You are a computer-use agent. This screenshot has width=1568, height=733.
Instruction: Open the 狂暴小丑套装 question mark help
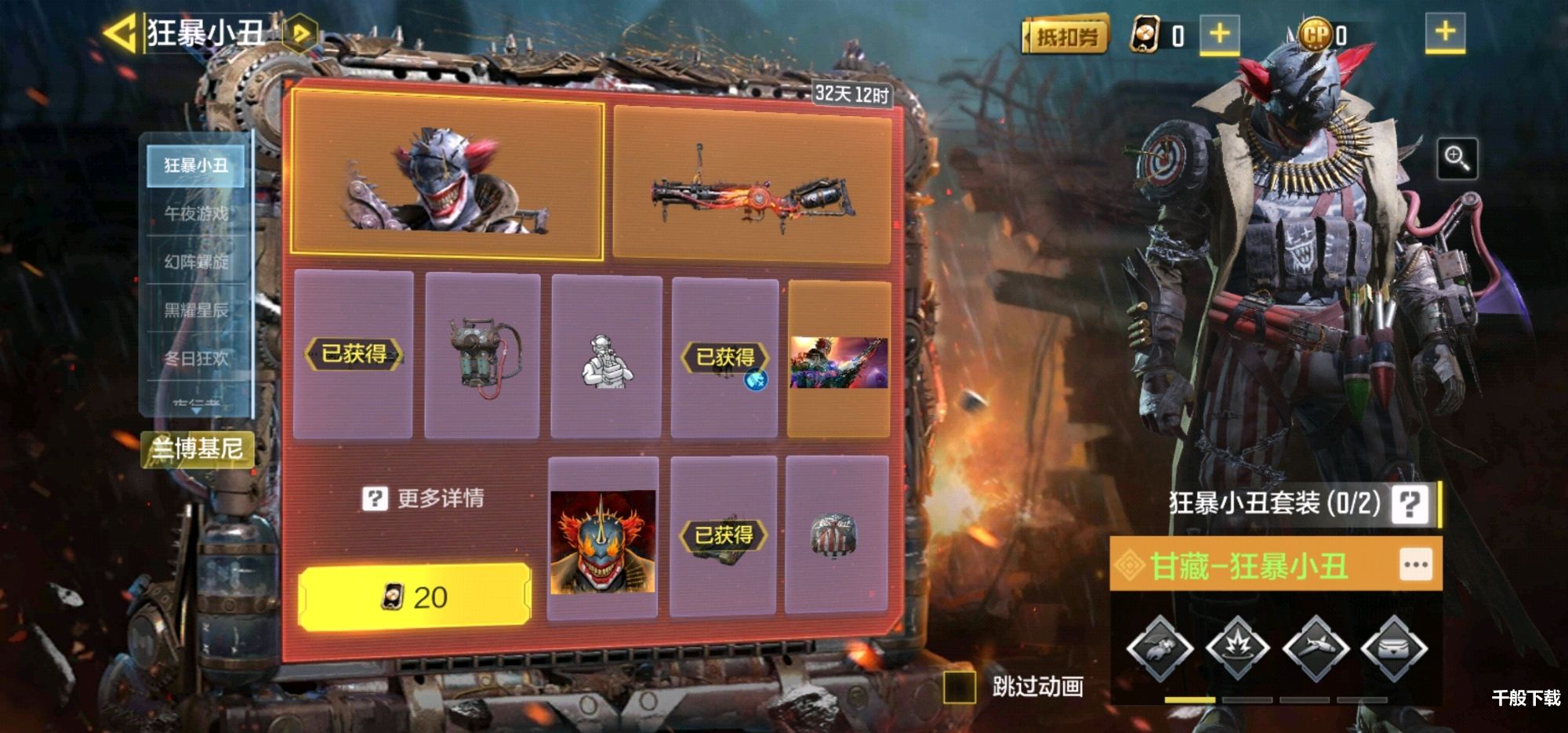1410,503
